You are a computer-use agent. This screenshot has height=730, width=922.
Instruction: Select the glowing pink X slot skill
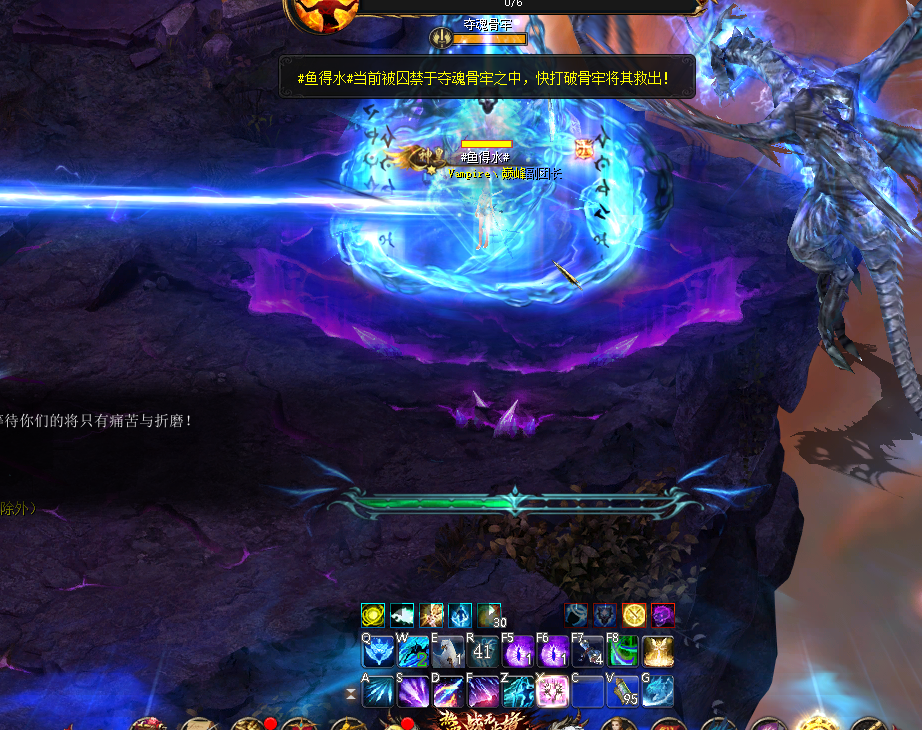[553, 691]
